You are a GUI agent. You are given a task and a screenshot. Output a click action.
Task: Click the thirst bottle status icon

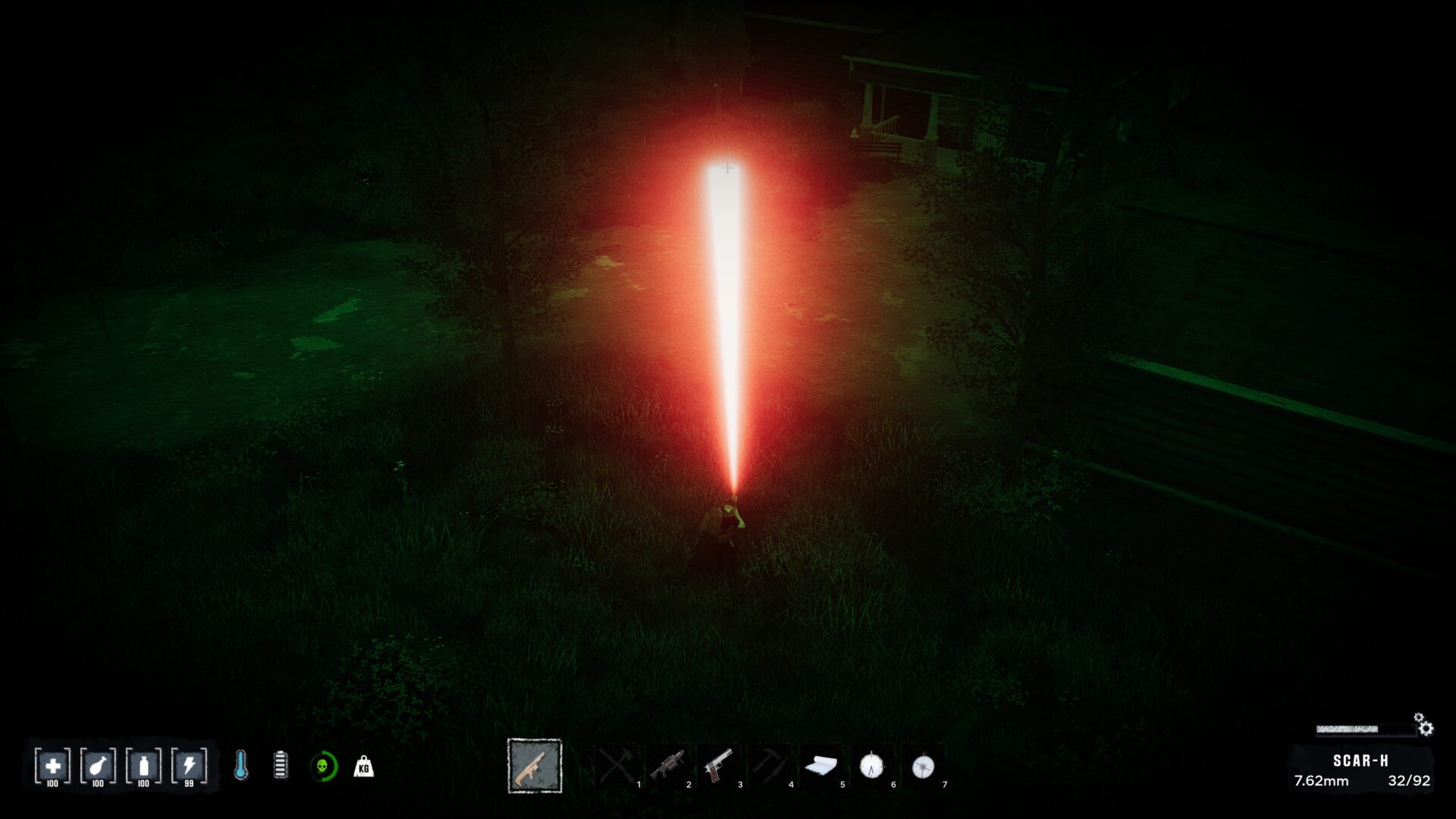[x=143, y=766]
